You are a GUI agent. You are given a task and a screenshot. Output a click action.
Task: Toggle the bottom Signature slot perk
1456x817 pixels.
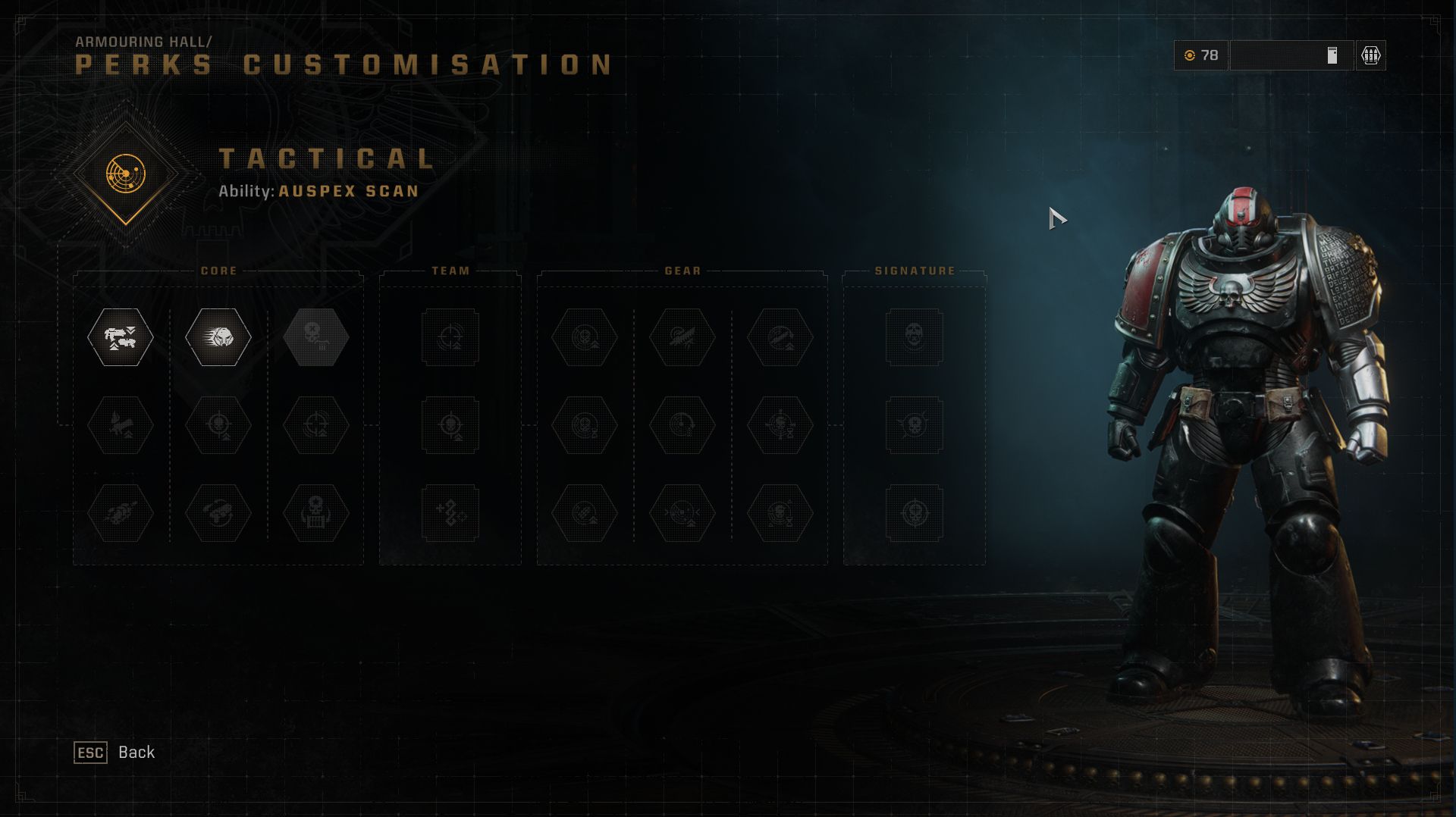[914, 513]
